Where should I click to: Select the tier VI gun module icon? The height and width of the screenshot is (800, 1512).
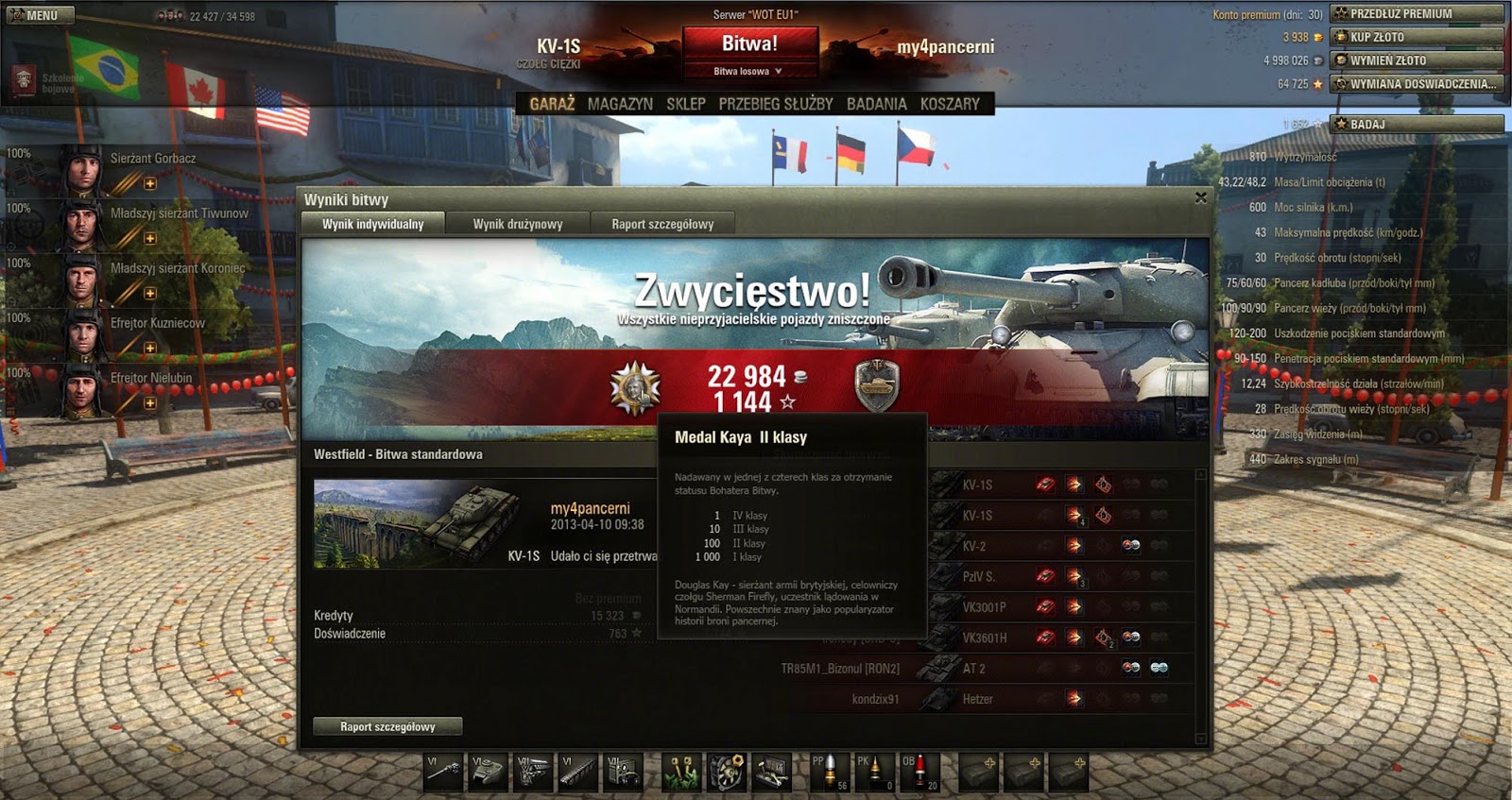[x=441, y=773]
